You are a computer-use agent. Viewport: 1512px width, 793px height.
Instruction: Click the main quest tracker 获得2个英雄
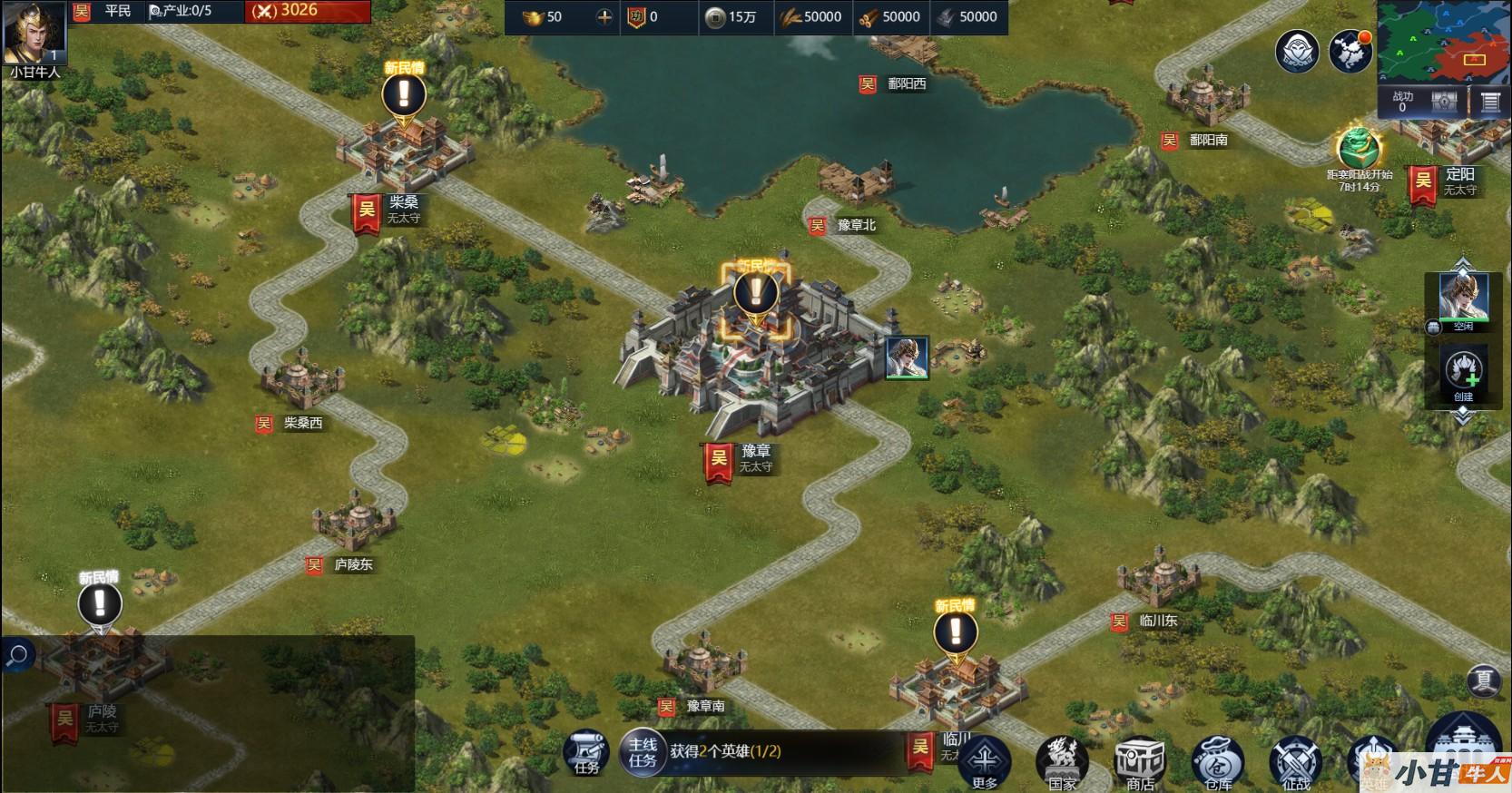[x=724, y=751]
